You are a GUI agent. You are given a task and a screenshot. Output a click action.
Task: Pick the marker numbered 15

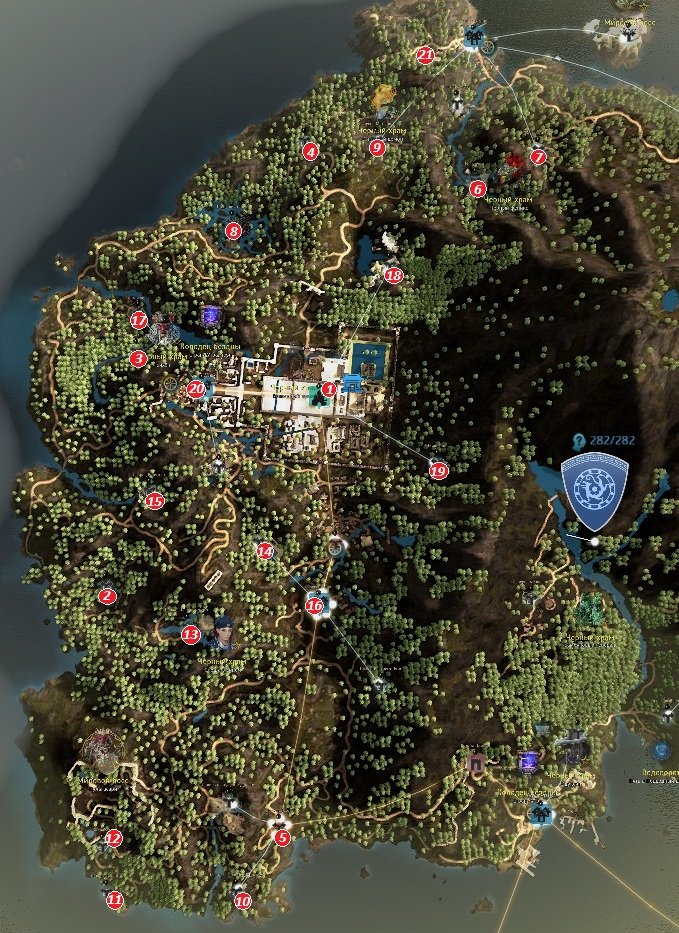click(x=154, y=501)
